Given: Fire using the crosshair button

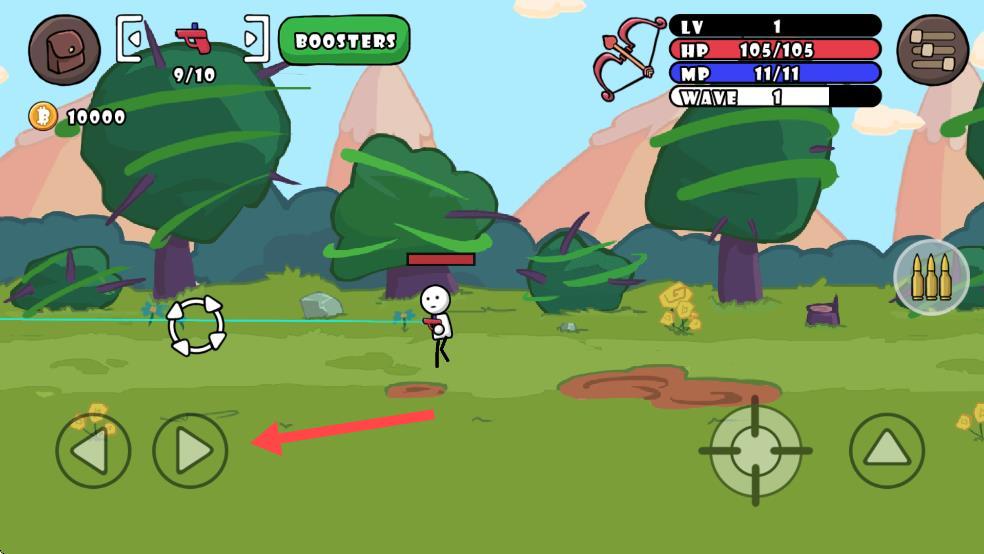Looking at the screenshot, I should point(756,451).
